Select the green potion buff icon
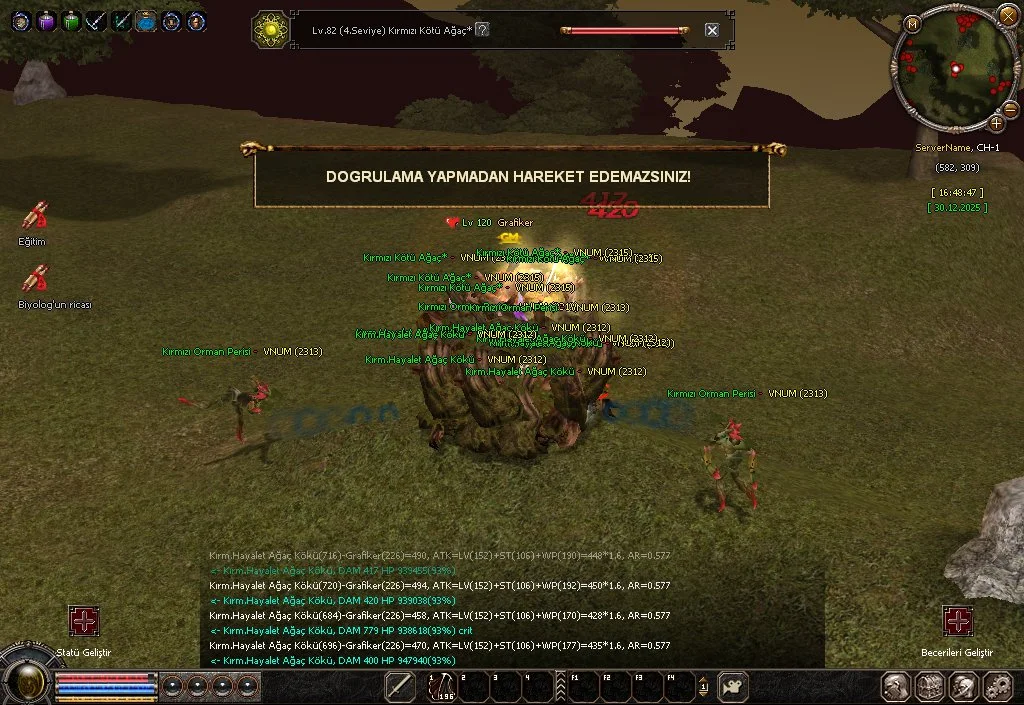This screenshot has height=705, width=1024. click(x=71, y=20)
